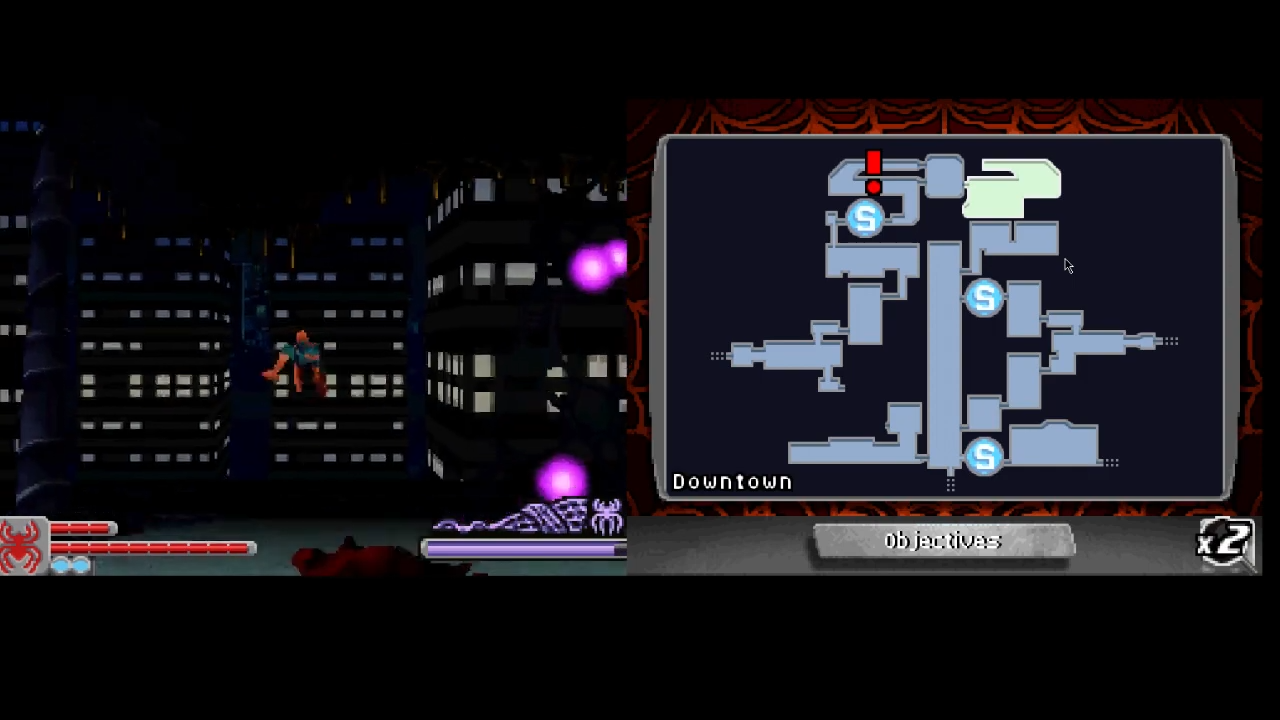Select the Downtown area label

tap(732, 481)
